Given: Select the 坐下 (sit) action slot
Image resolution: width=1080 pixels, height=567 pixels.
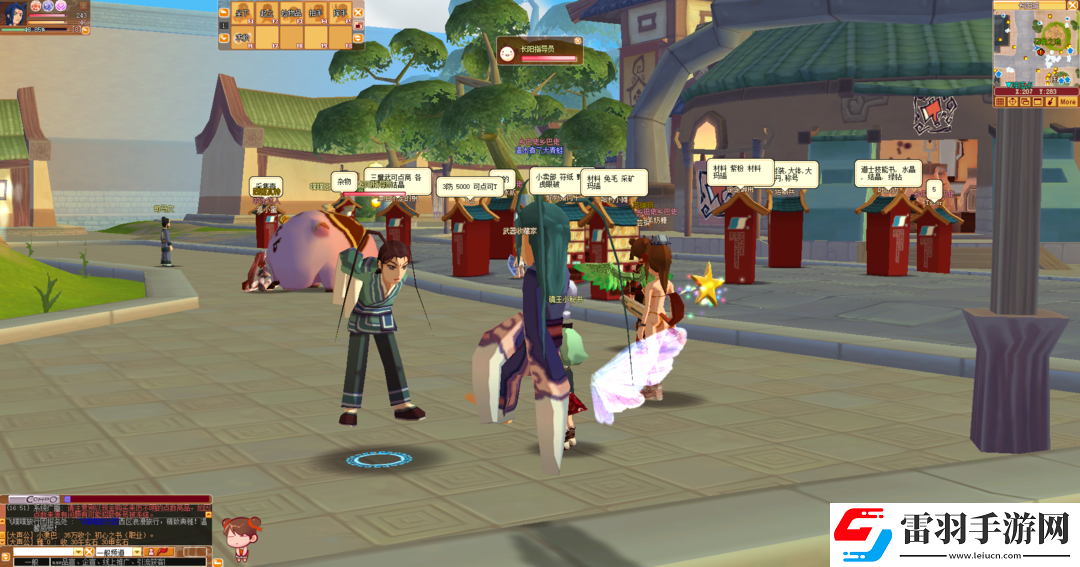Looking at the screenshot, I should 241,13.
